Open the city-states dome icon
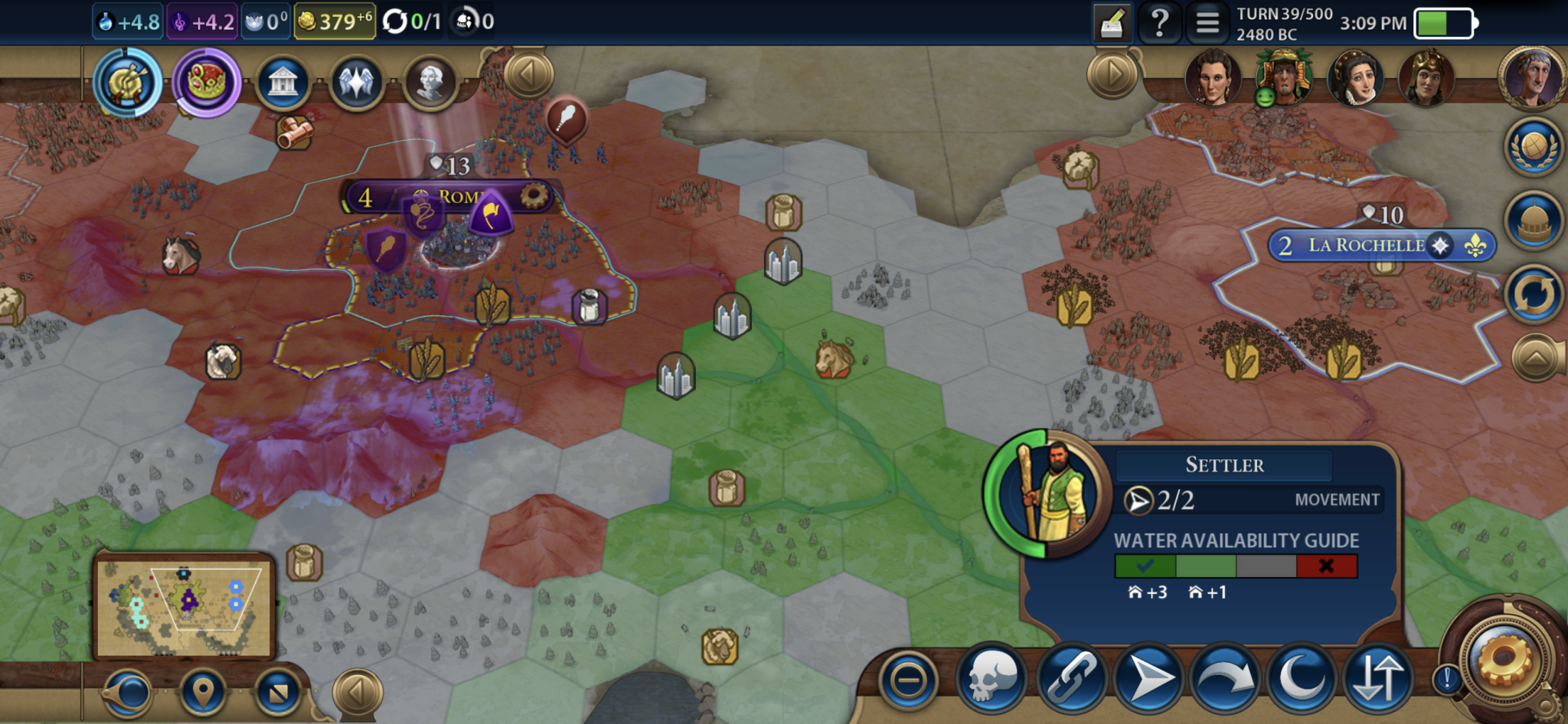 click(x=1534, y=220)
